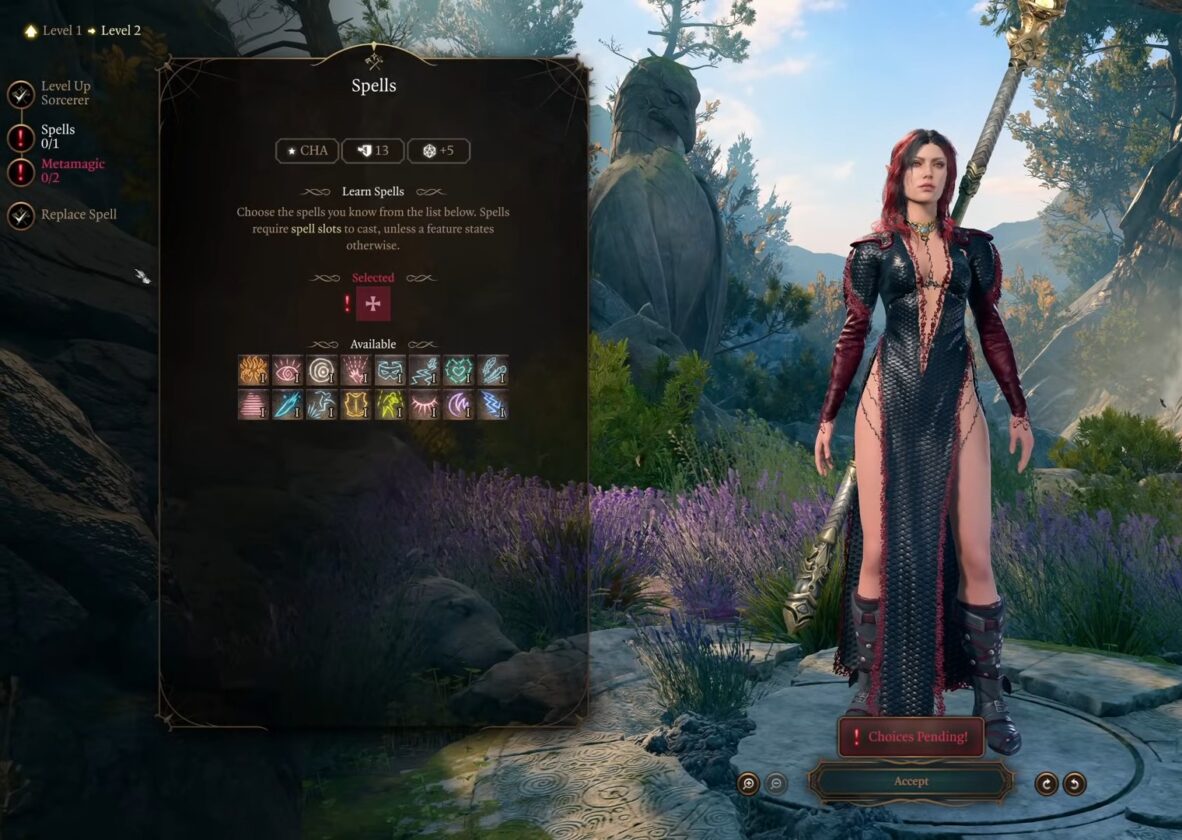
Task: Choose the teal heart spell icon
Action: [x=458, y=371]
